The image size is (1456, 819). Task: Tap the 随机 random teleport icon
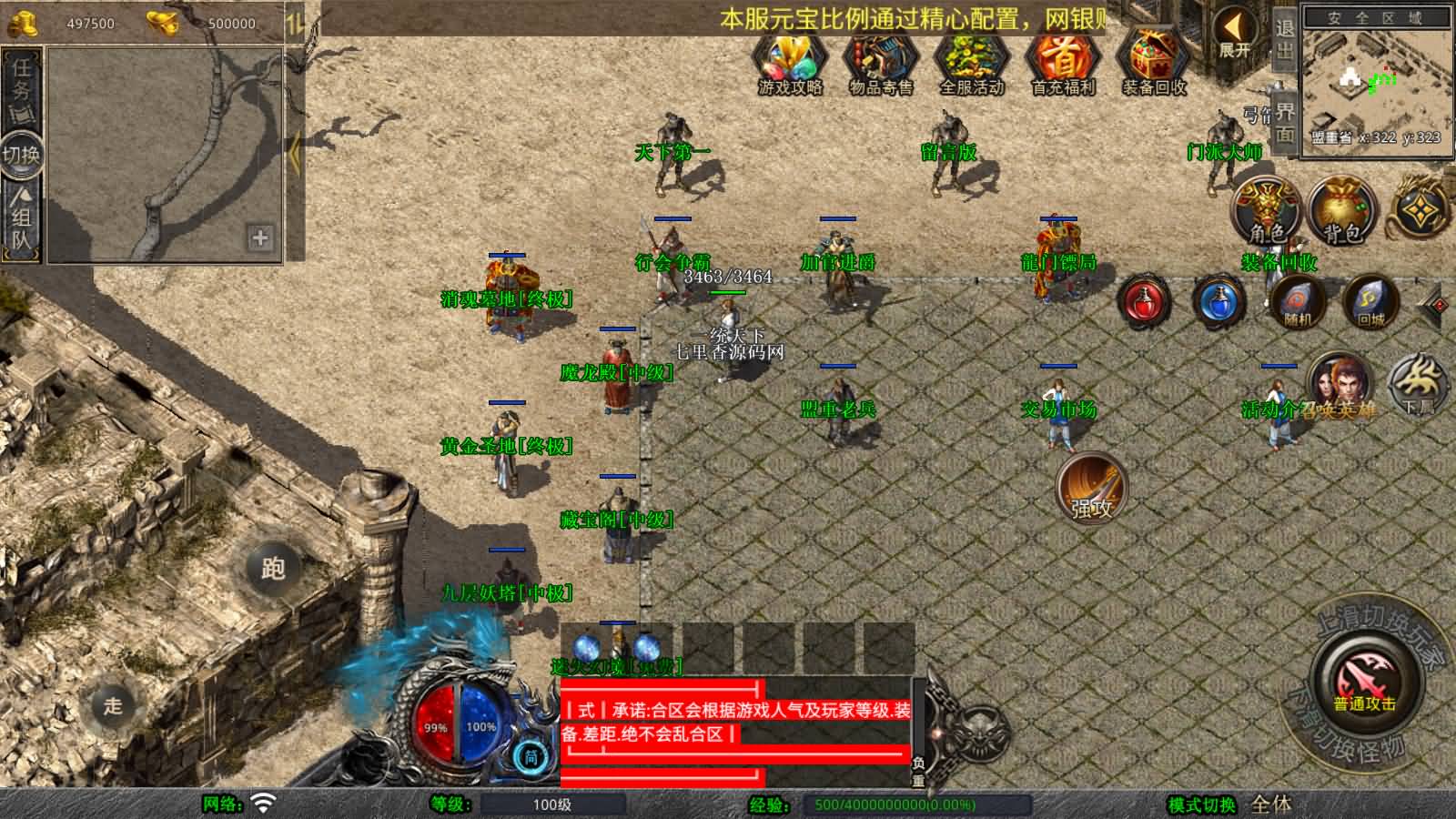click(1296, 303)
